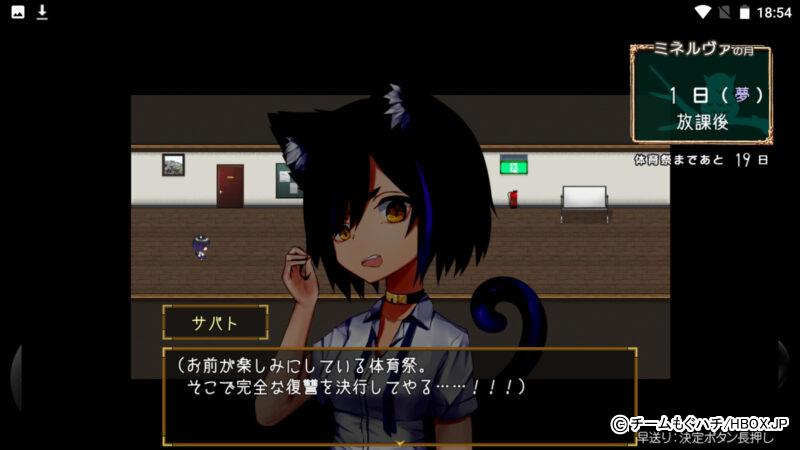Advance the dialogue by clicking the message box

coord(400,395)
